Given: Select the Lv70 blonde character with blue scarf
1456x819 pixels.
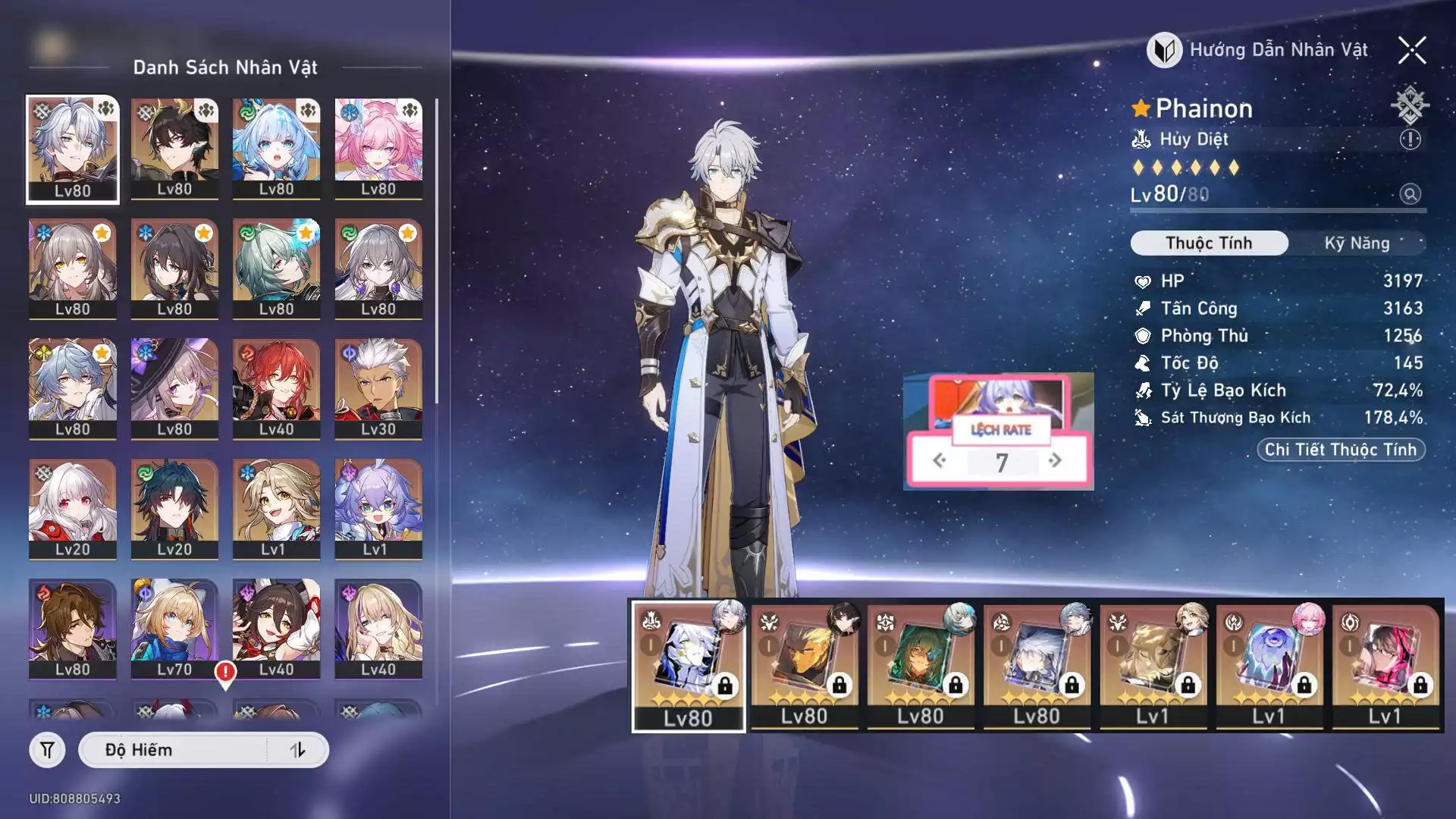Looking at the screenshot, I should [x=174, y=628].
